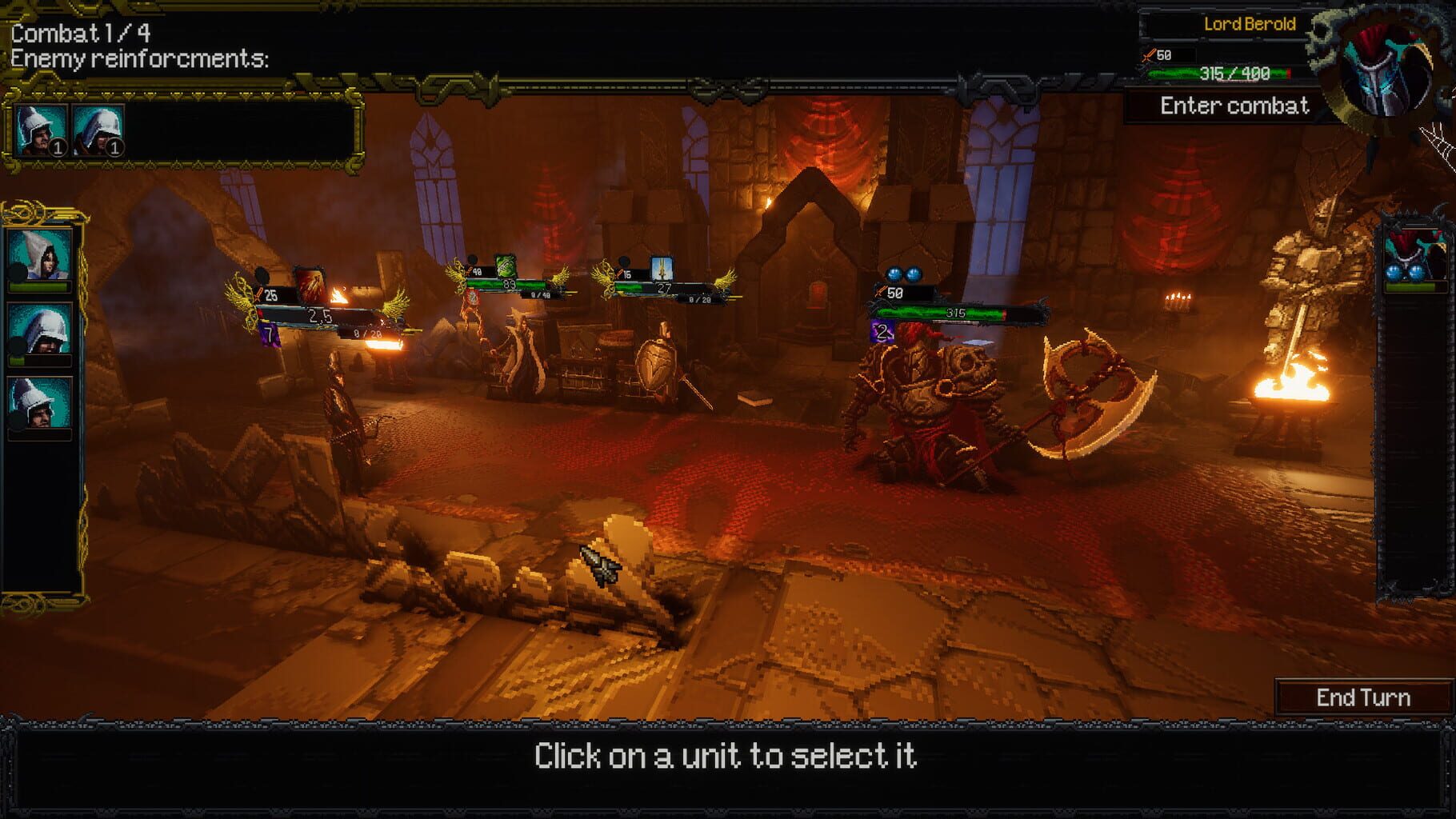
Task: Click the Lord Berold name label
Action: tap(1250, 24)
